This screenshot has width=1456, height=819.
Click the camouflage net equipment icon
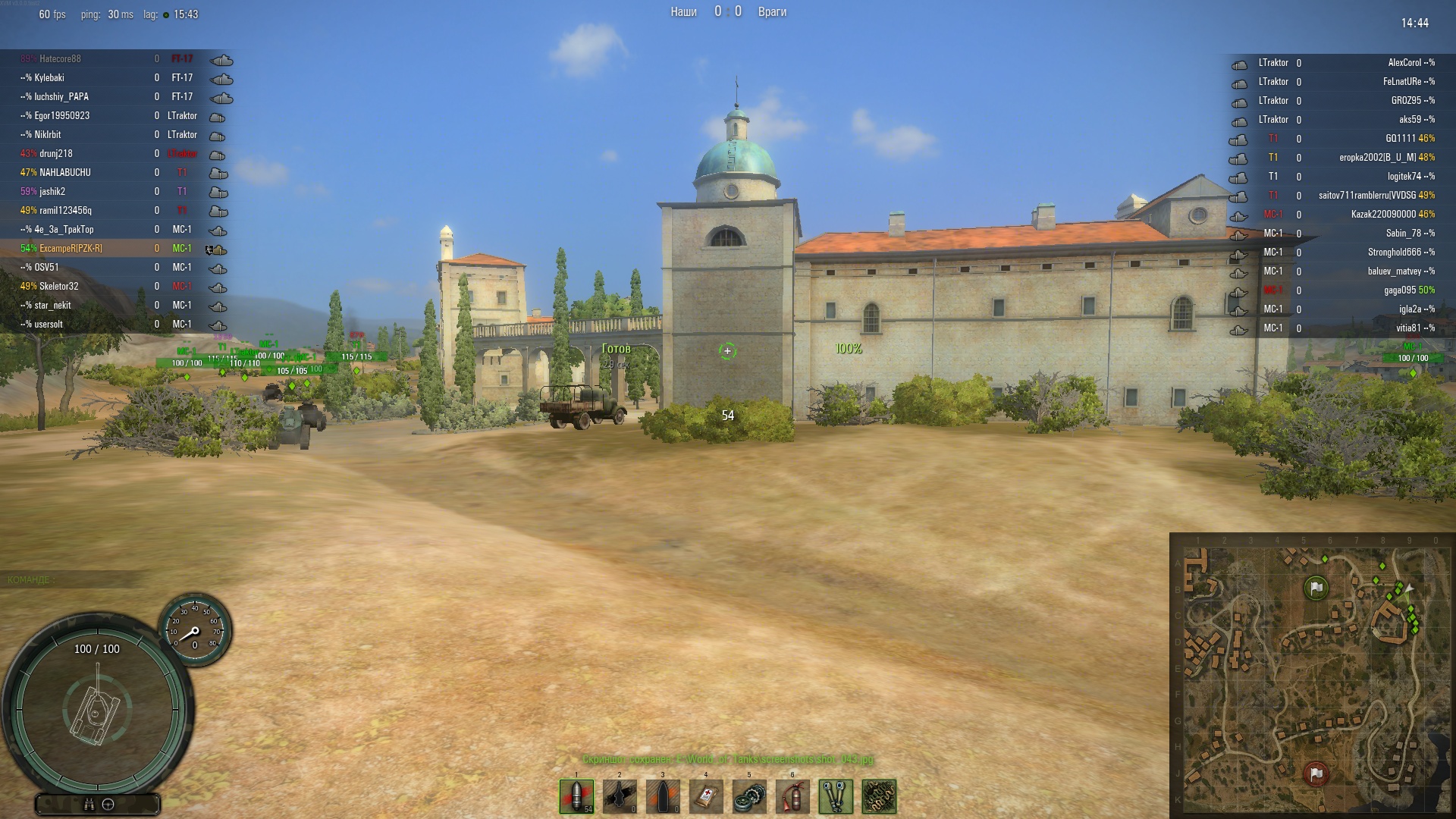coord(879,797)
